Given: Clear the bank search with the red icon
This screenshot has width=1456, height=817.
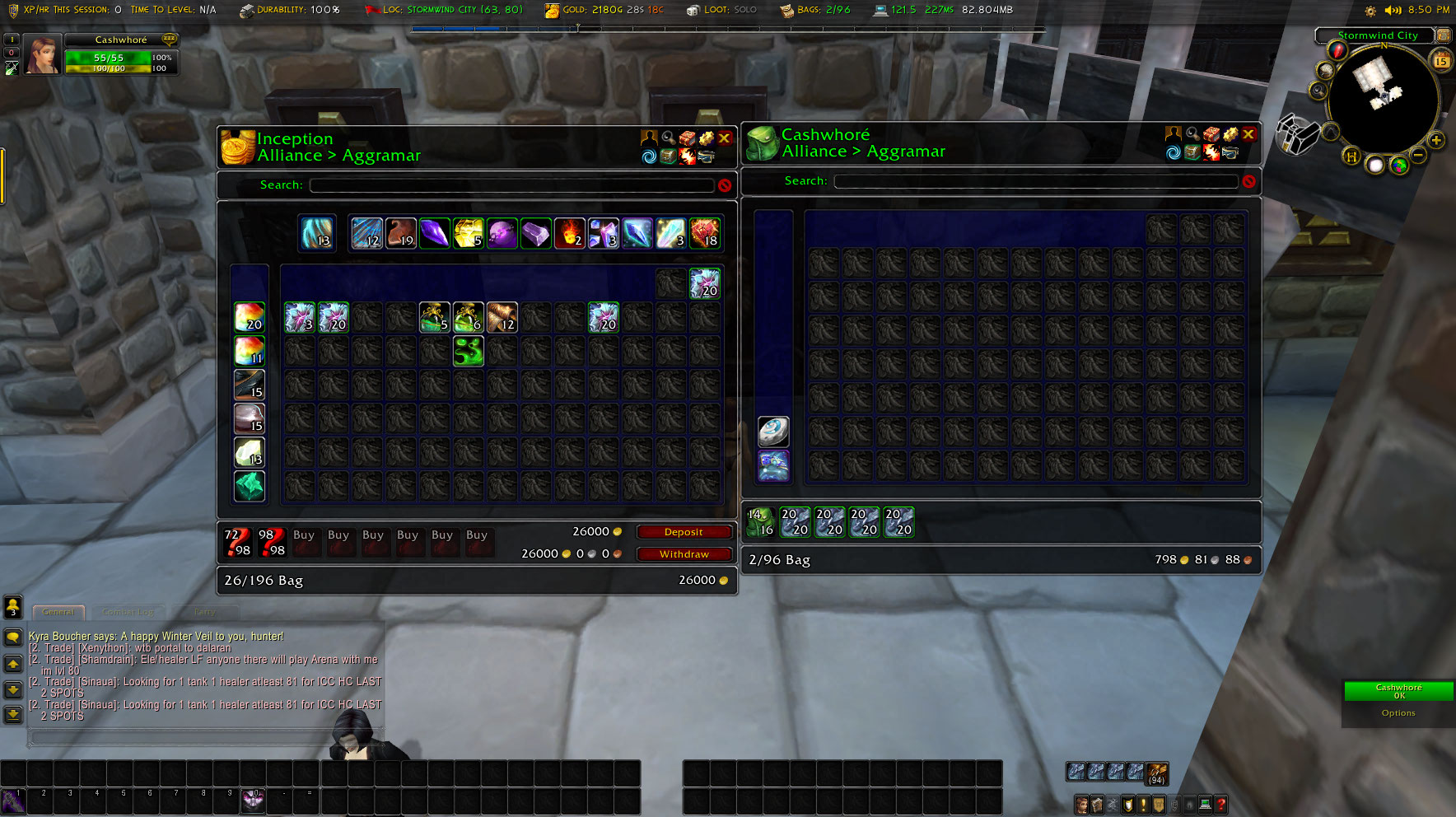Looking at the screenshot, I should pos(725,185).
